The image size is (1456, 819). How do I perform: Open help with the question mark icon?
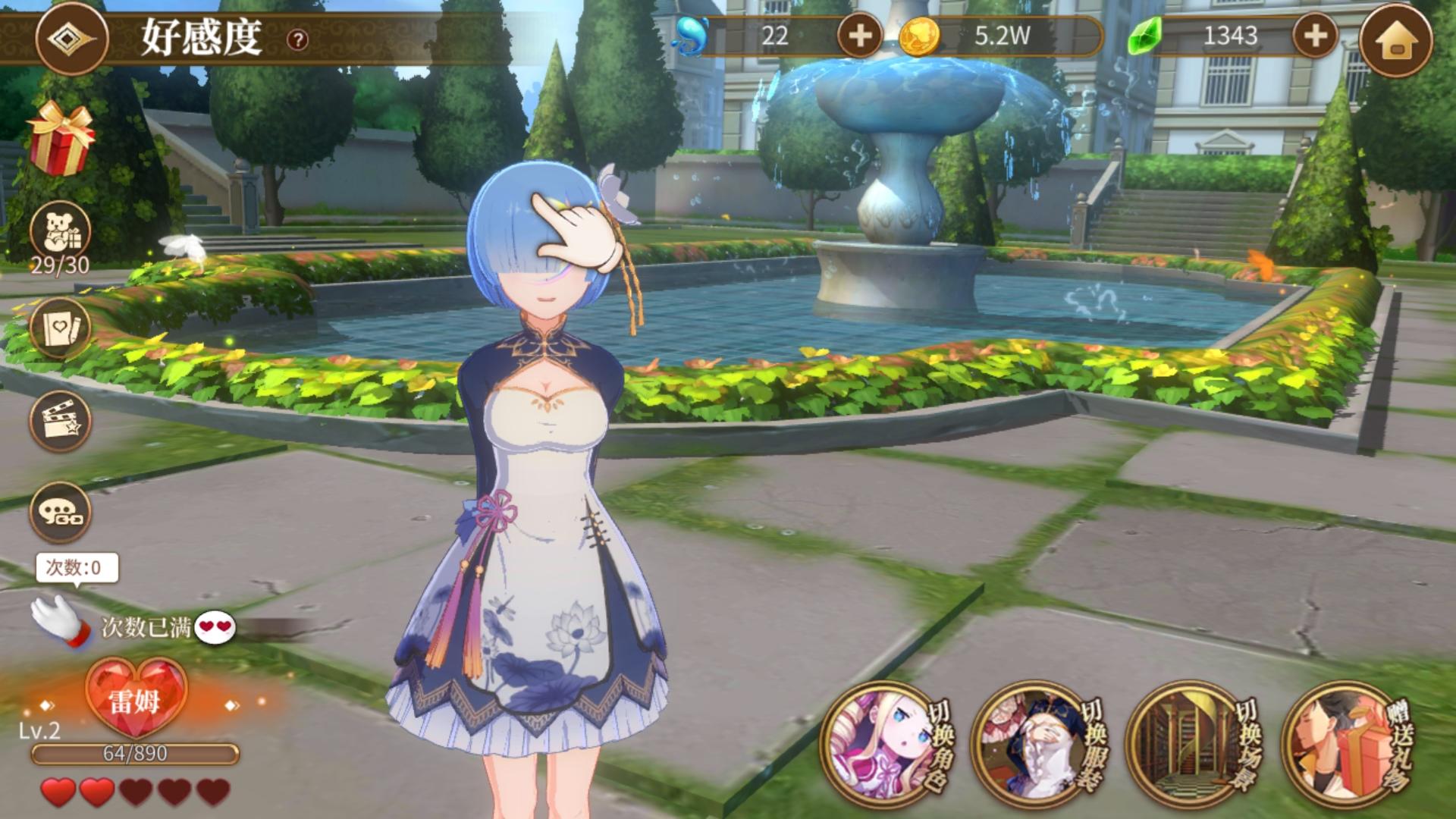click(297, 38)
